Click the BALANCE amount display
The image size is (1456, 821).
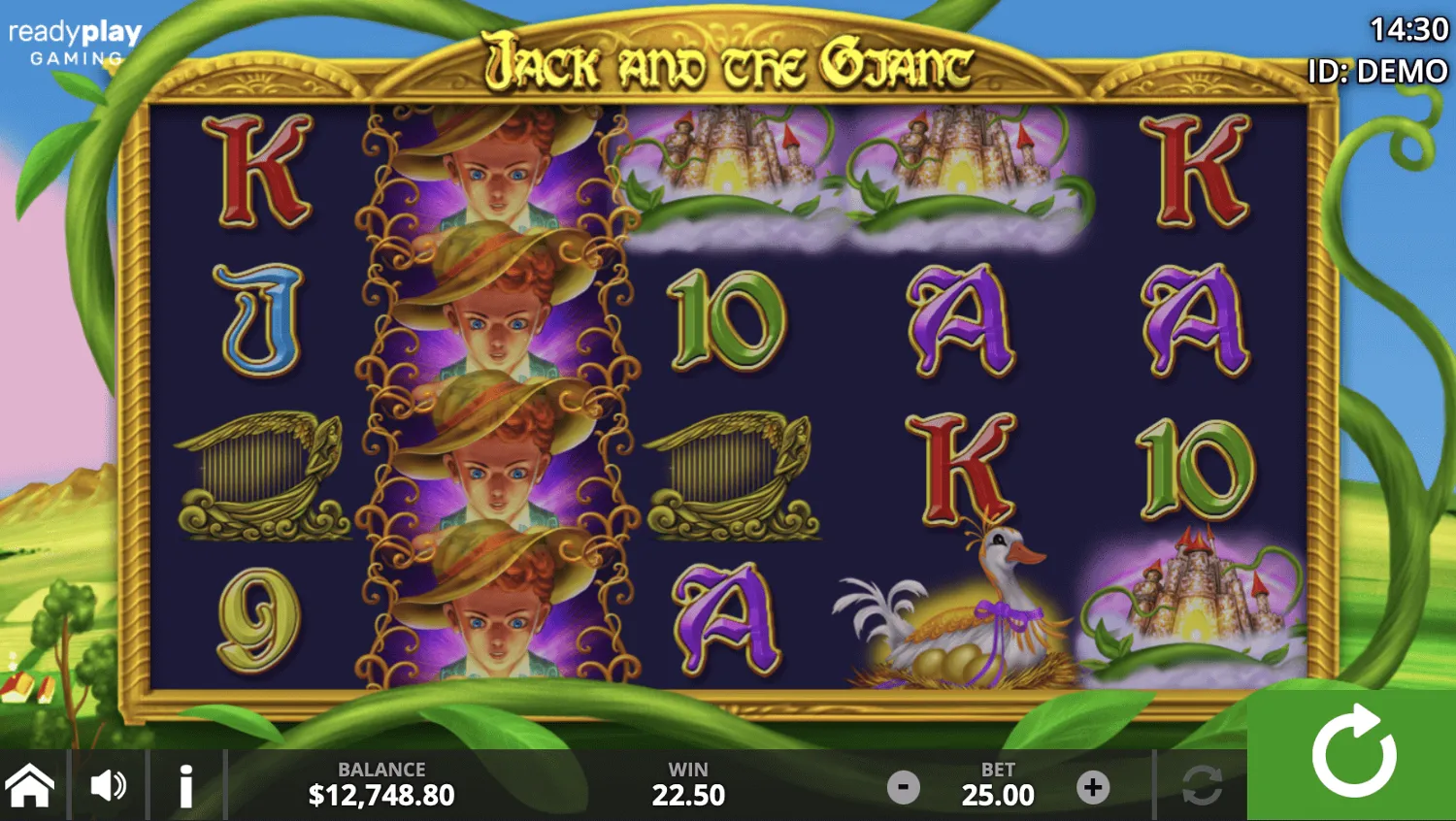381,794
